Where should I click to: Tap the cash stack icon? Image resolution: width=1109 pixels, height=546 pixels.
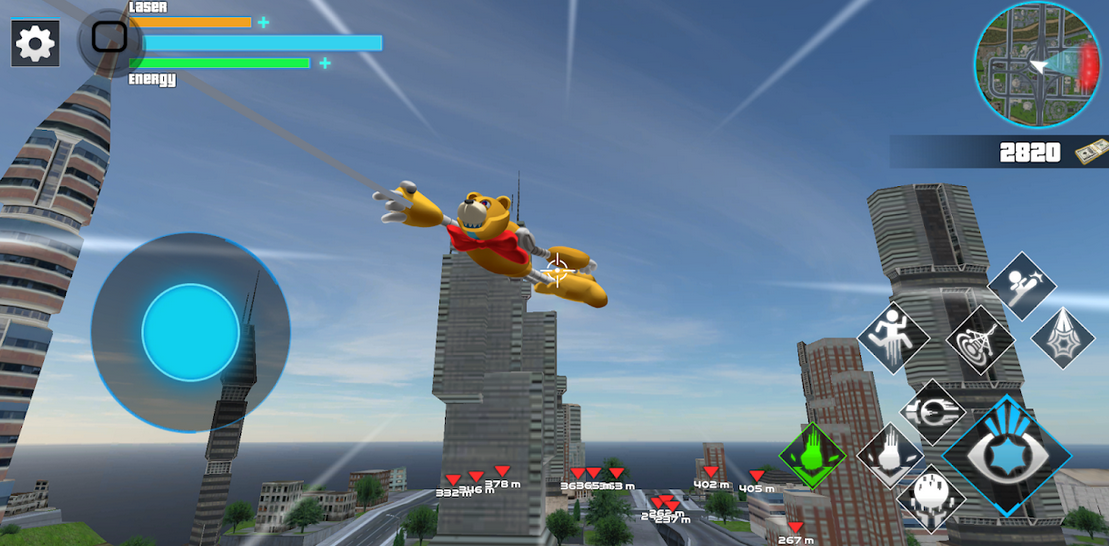coord(1090,153)
